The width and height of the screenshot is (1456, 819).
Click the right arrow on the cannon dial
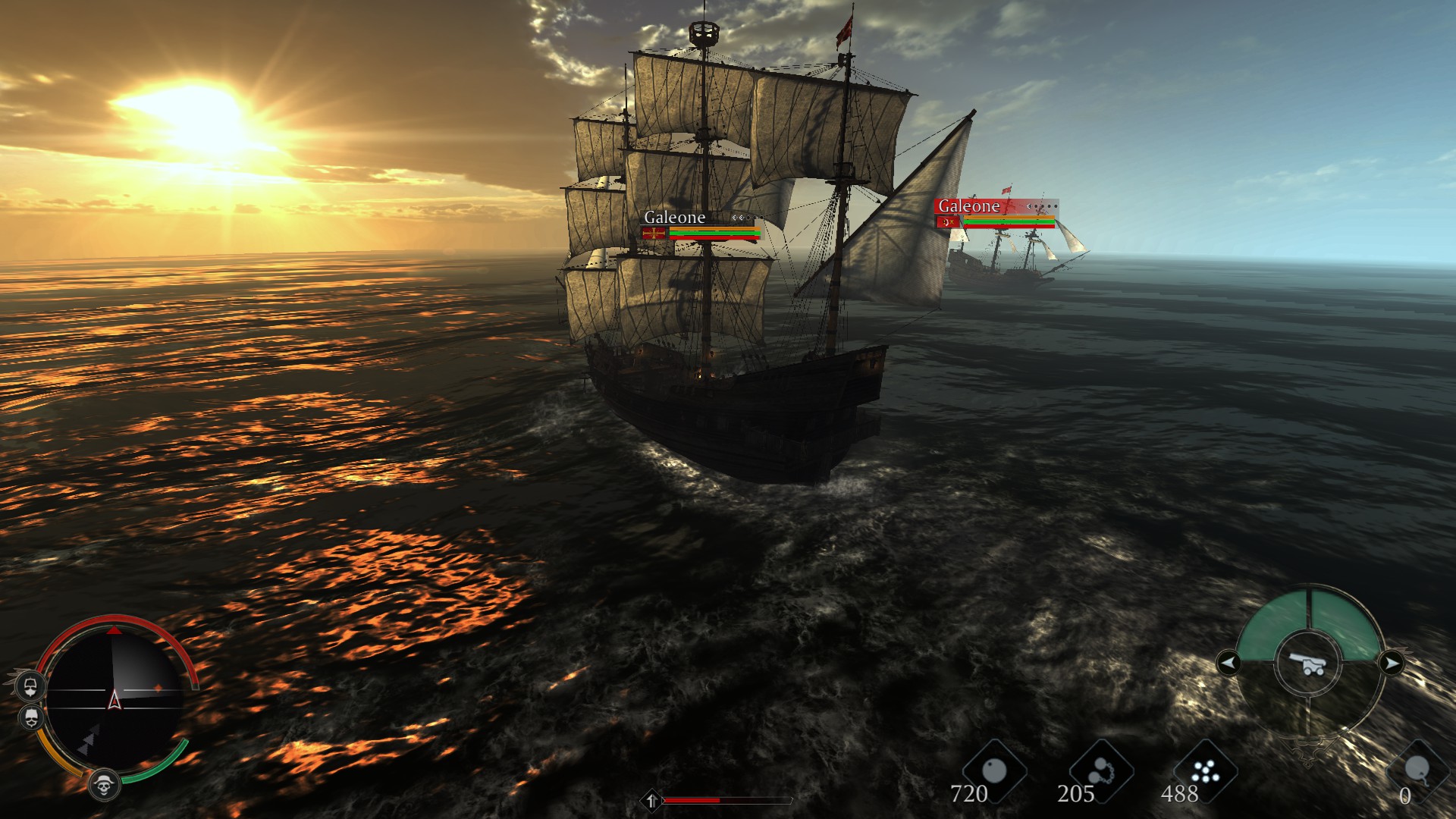(1391, 664)
